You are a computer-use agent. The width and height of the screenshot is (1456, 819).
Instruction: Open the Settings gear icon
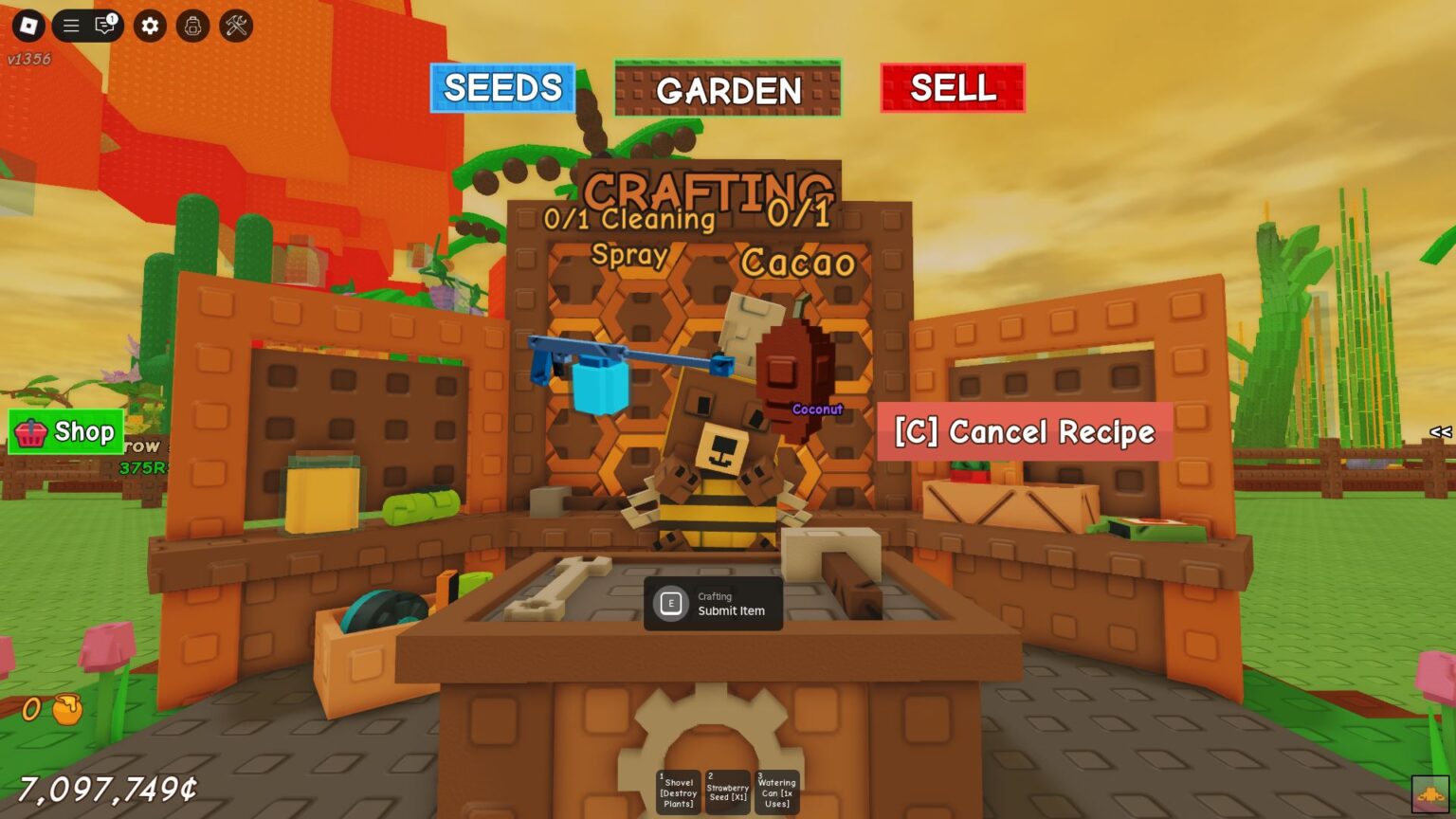(x=148, y=26)
